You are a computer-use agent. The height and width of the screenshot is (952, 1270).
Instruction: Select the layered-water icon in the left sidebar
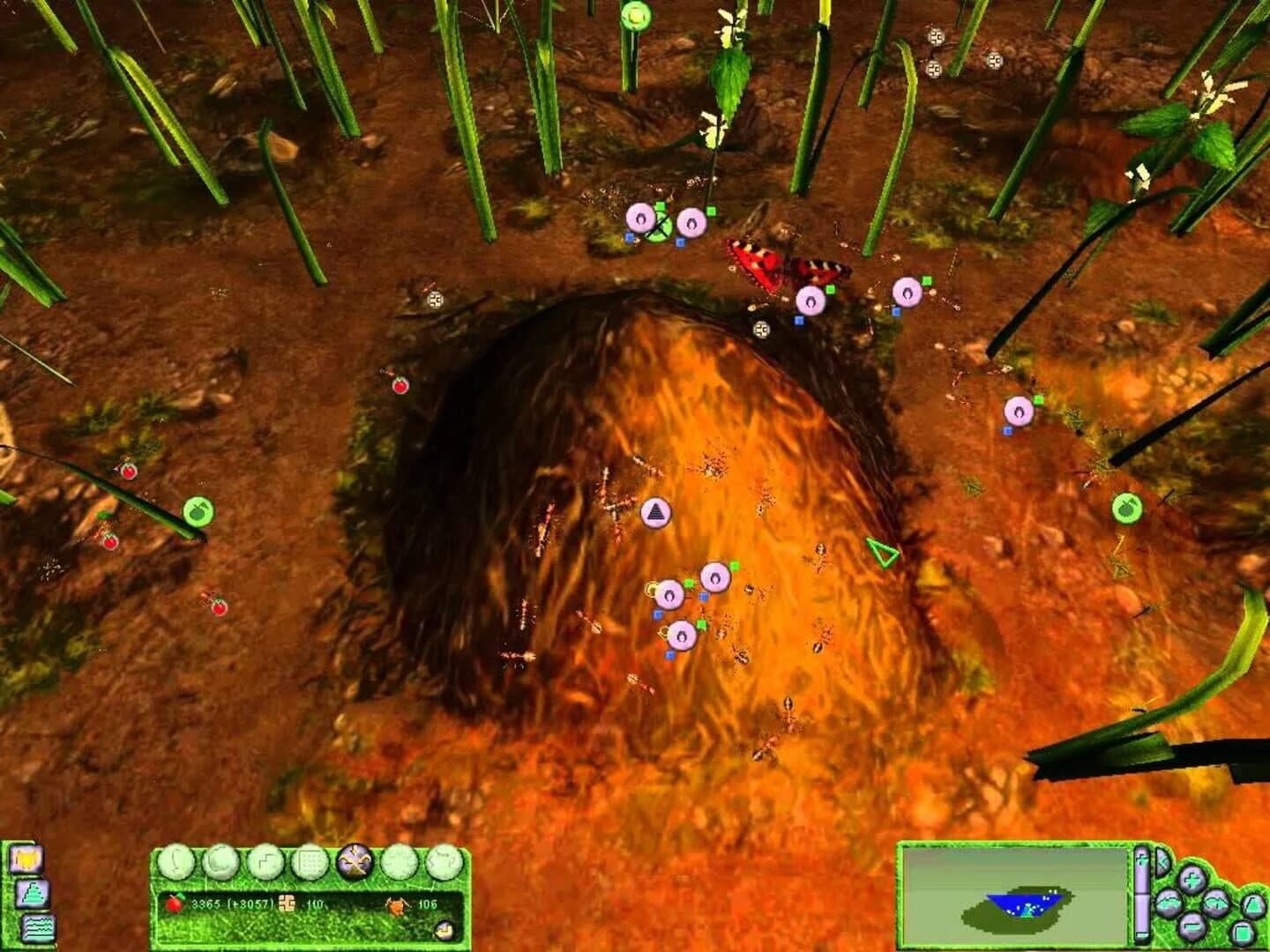(x=38, y=927)
